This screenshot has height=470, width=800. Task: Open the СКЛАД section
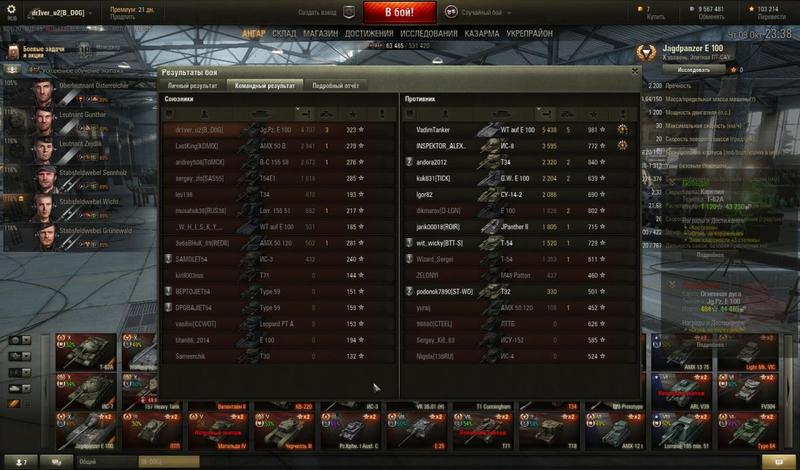tap(283, 33)
